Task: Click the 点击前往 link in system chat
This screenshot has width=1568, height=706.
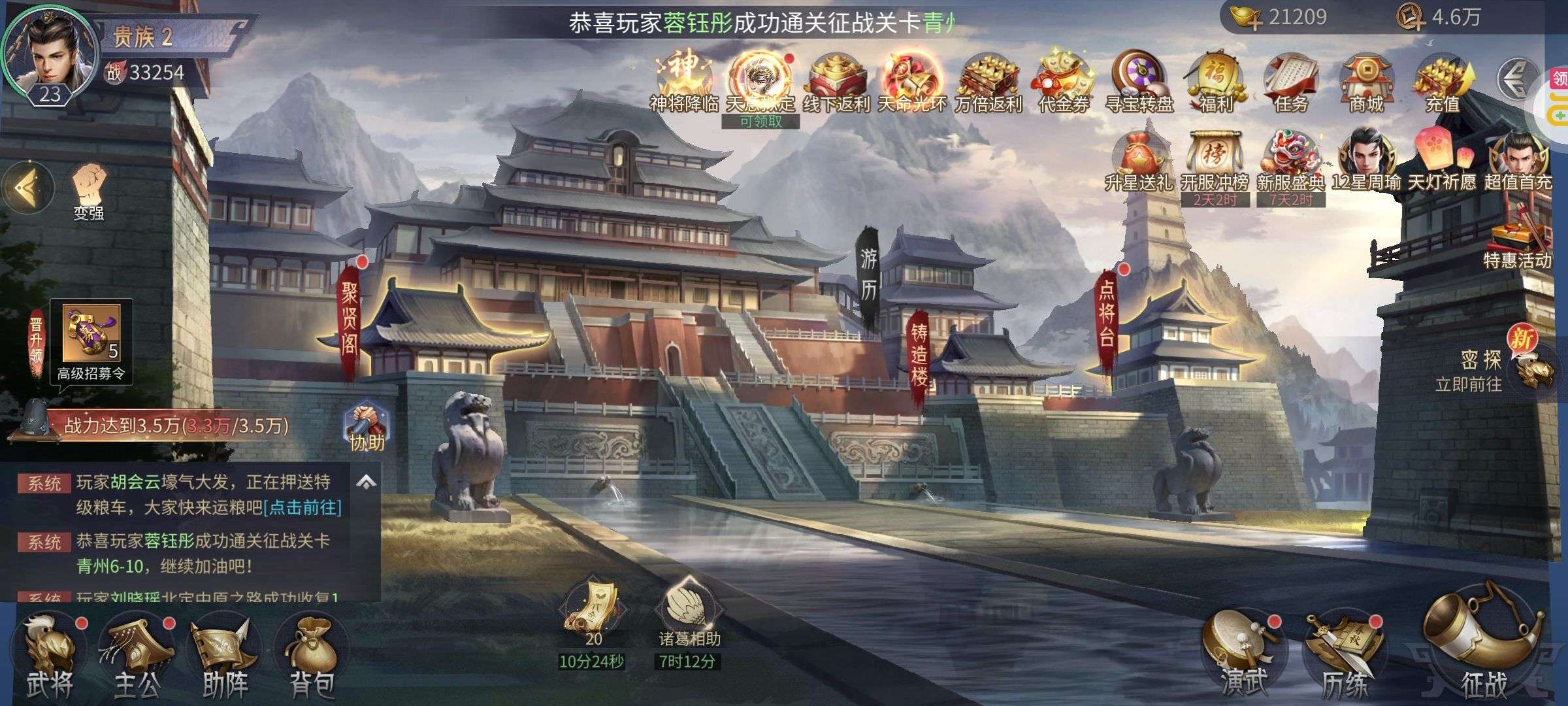Action: point(302,507)
